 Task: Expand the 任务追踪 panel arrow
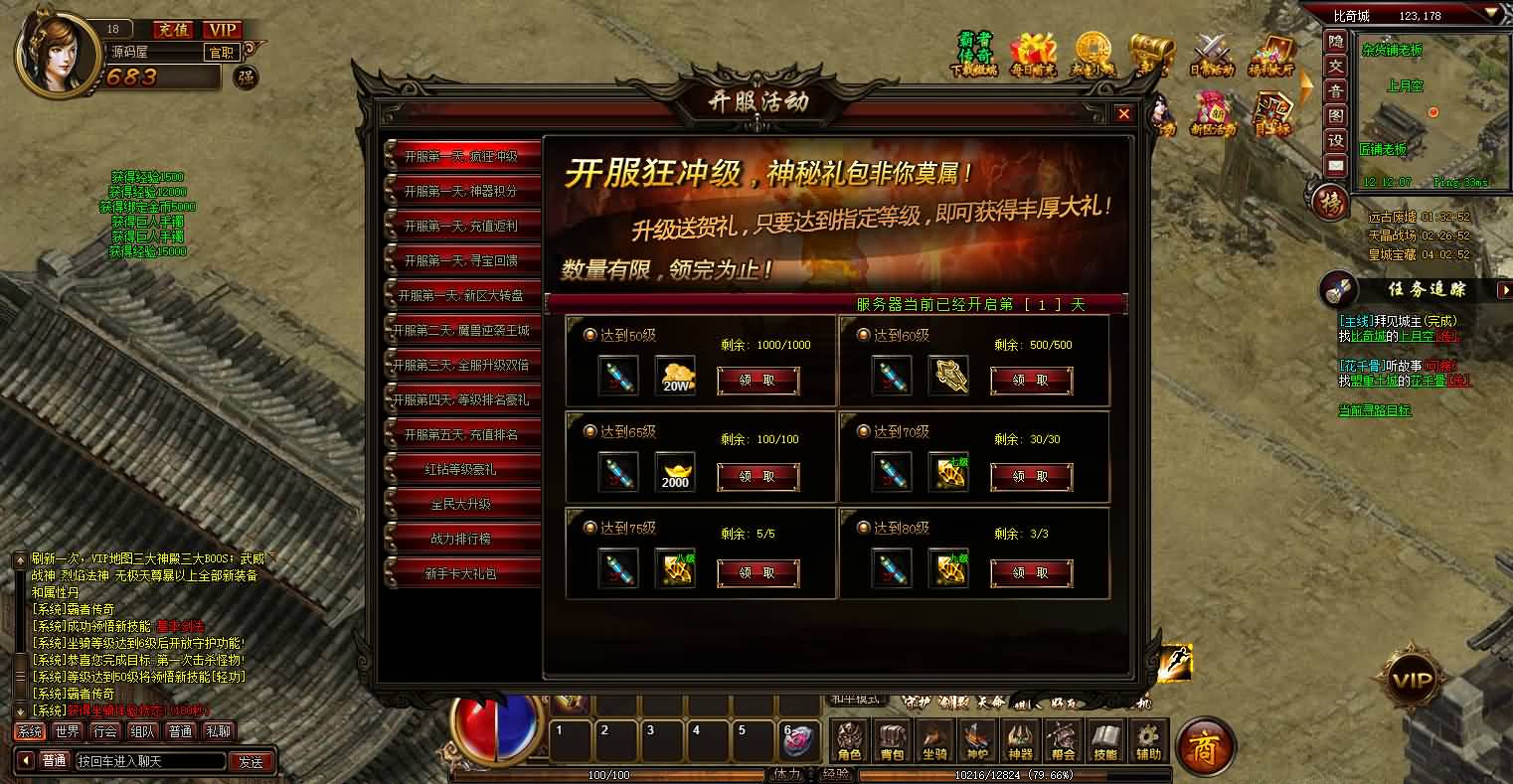(1503, 290)
